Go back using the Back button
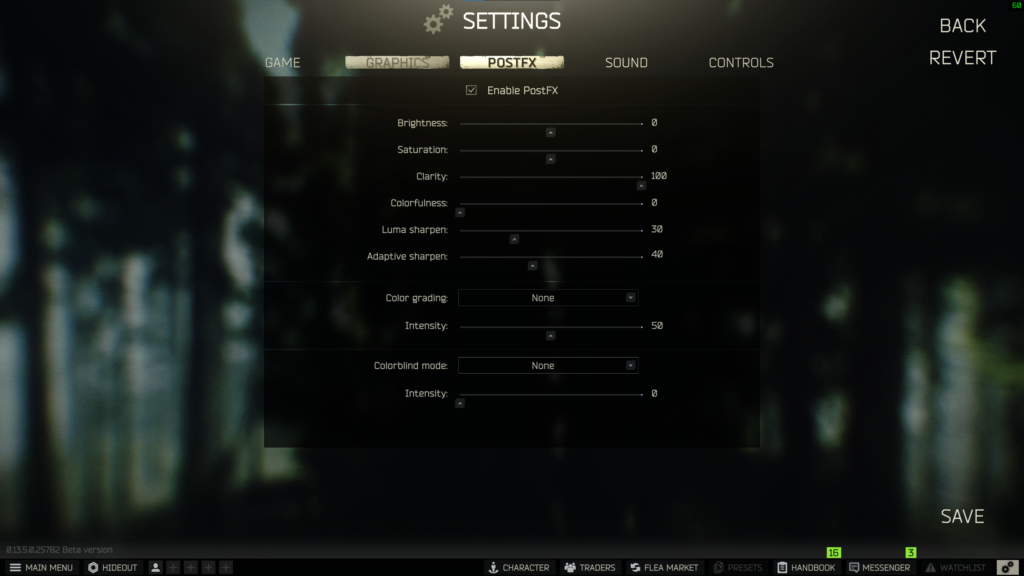 click(x=962, y=26)
